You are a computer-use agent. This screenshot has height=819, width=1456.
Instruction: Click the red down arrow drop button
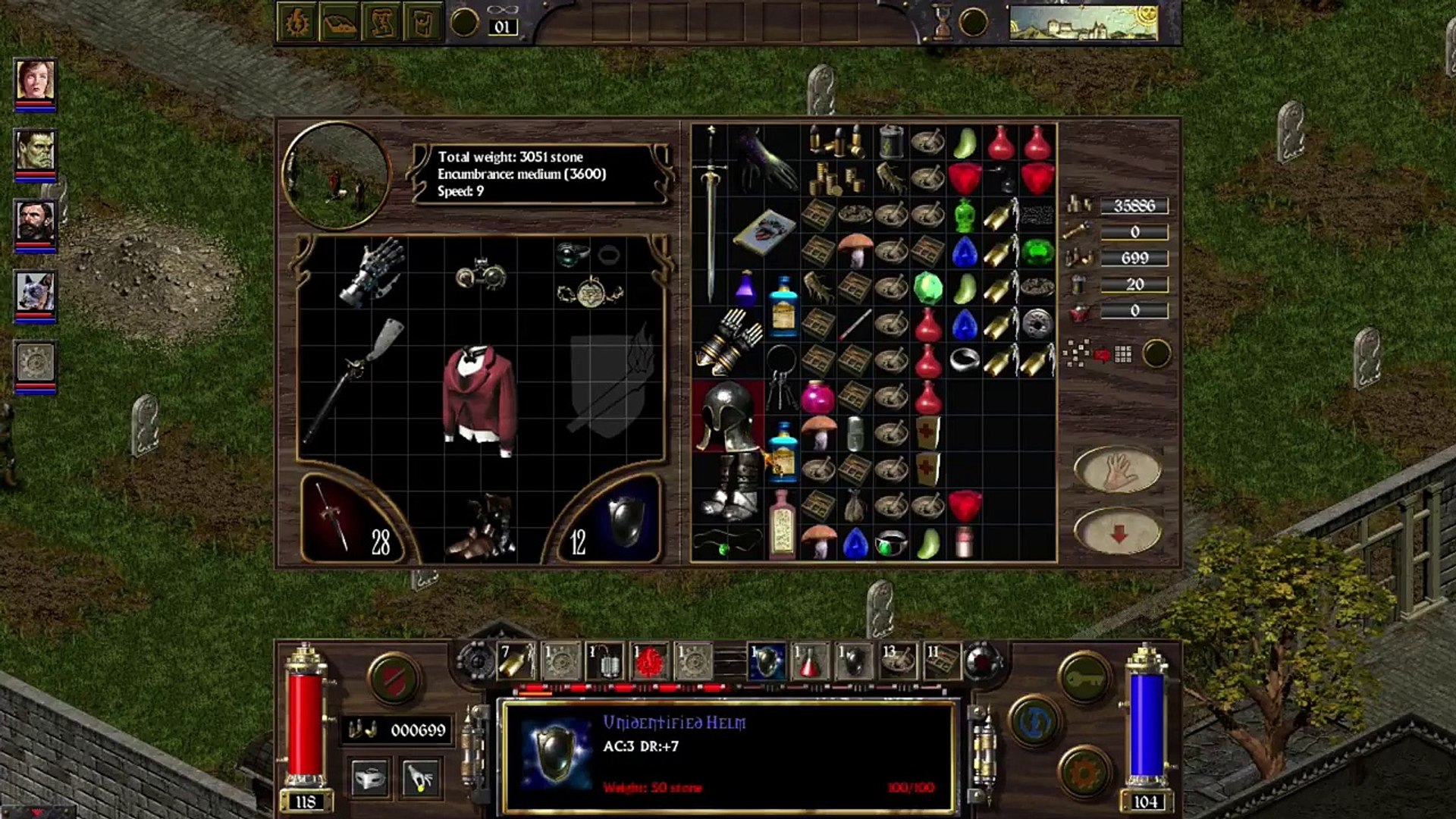[1117, 531]
